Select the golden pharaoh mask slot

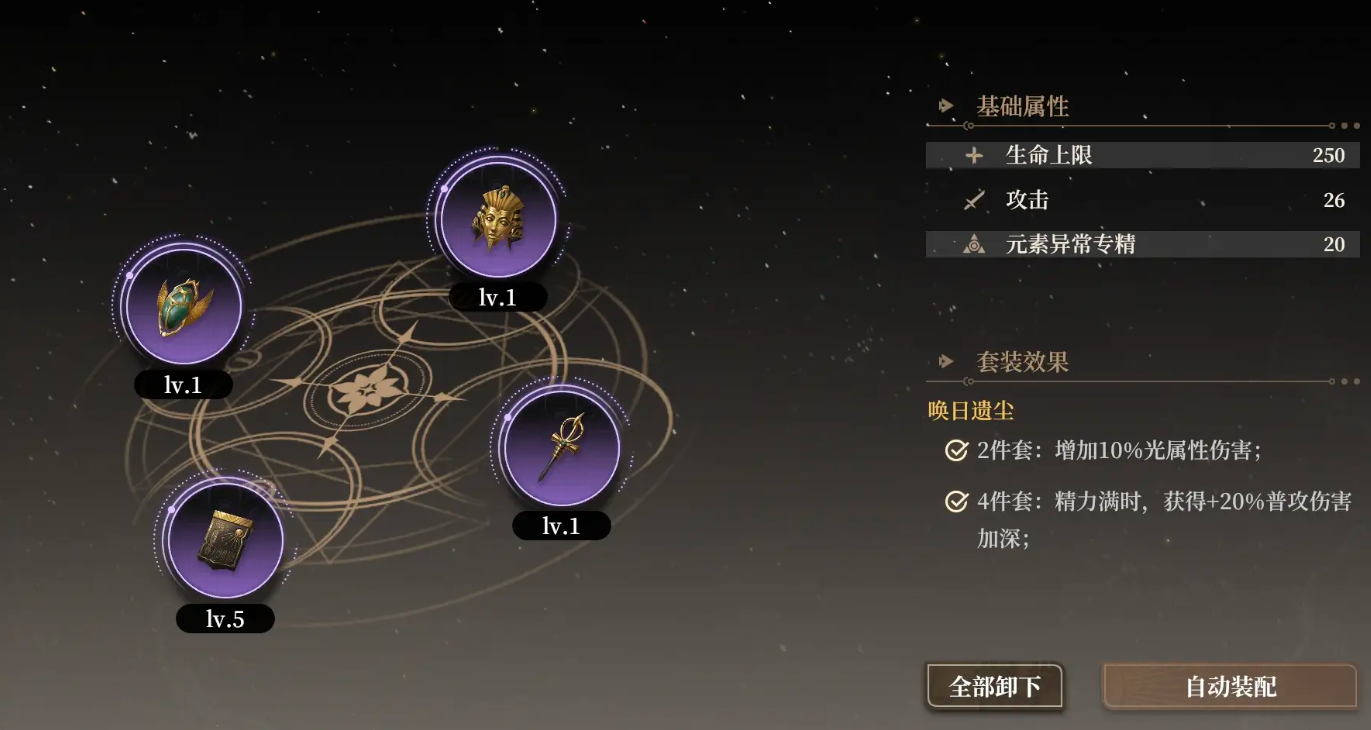tap(497, 218)
